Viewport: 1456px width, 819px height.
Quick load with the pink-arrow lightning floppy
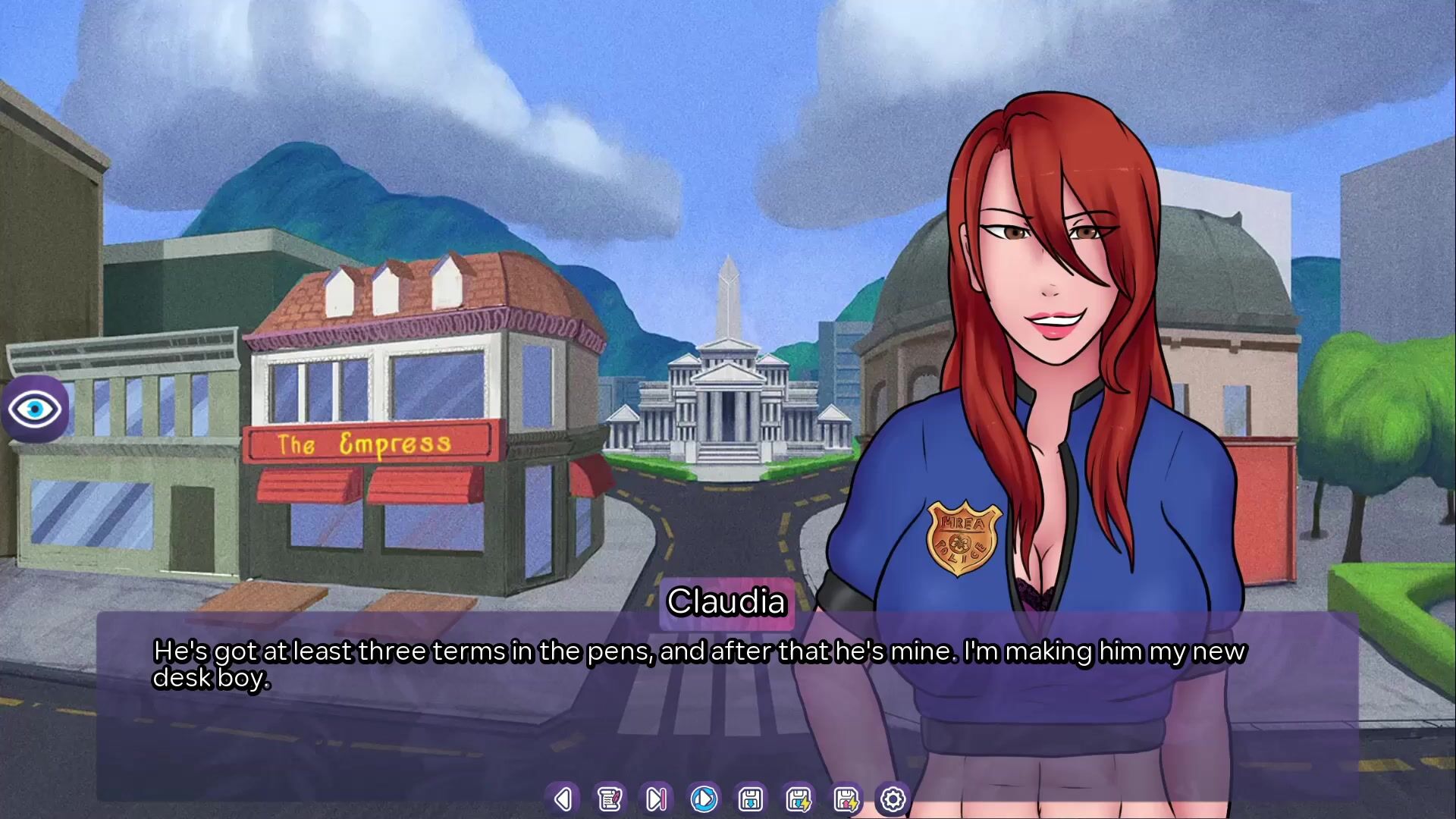(x=846, y=799)
